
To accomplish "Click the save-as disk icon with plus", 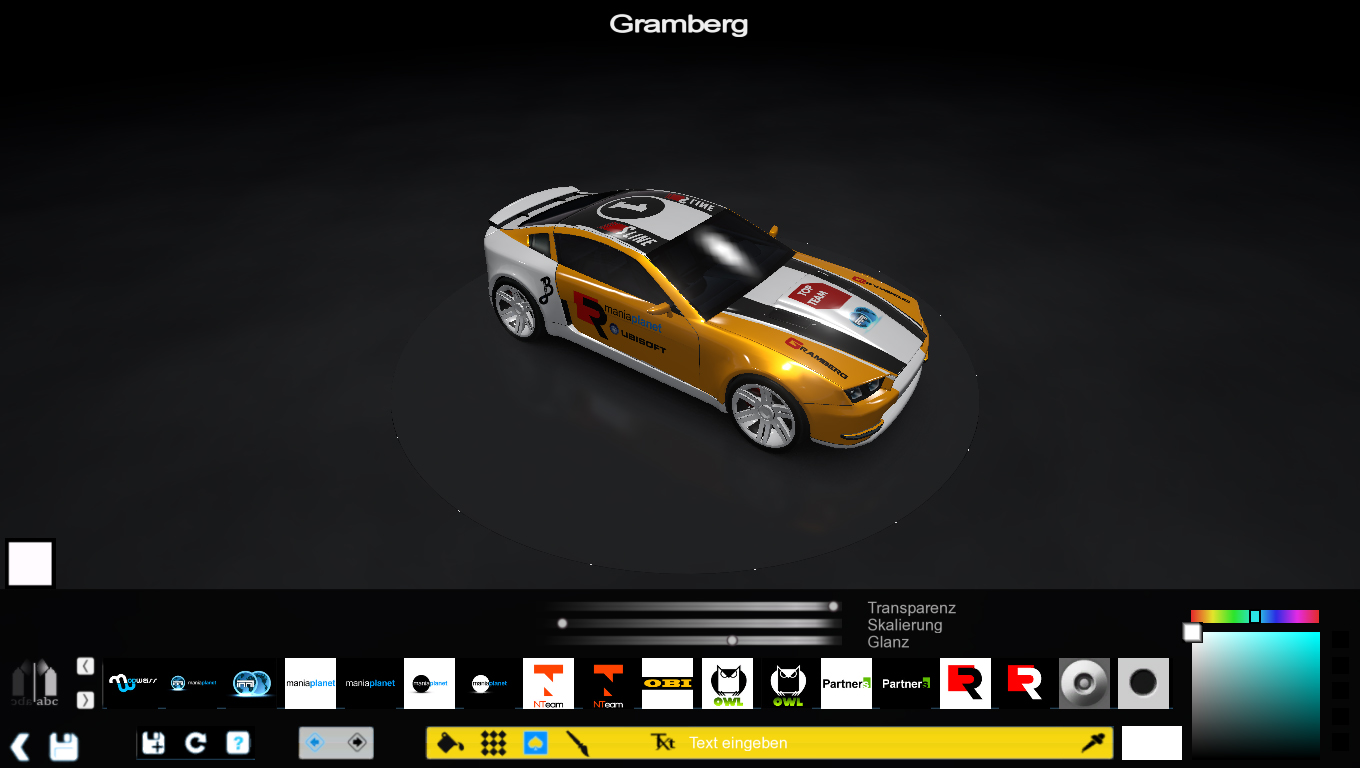I will [x=154, y=743].
